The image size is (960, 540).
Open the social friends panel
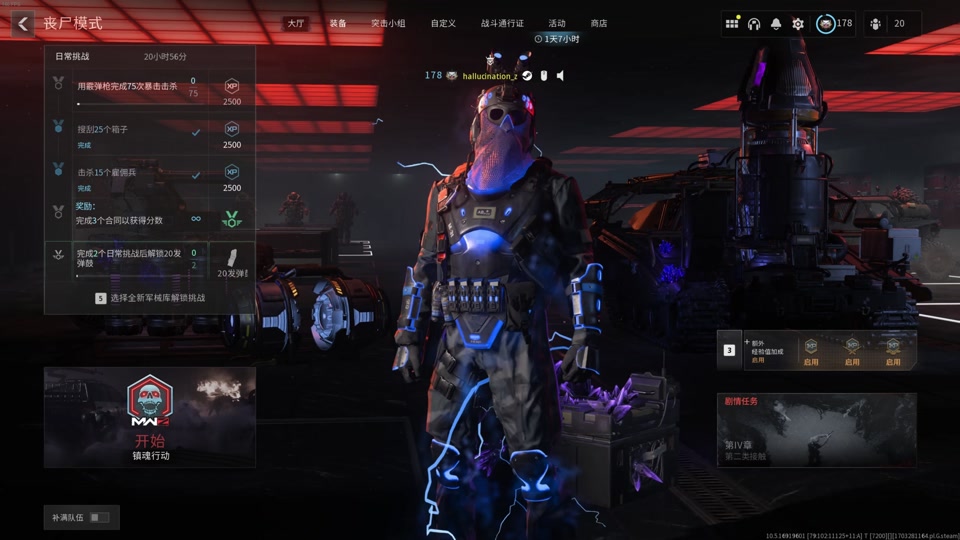887,24
